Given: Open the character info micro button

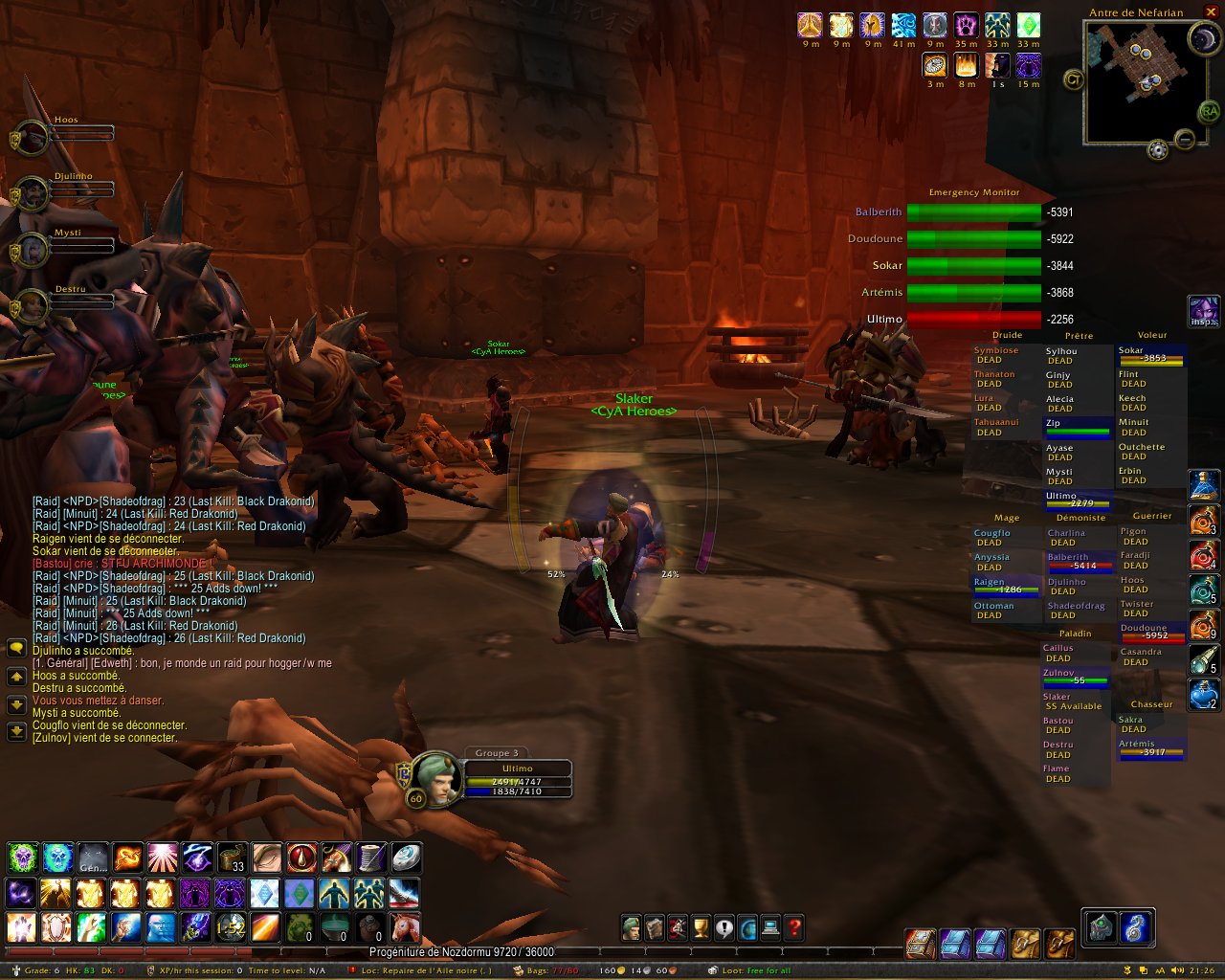Looking at the screenshot, I should tap(631, 927).
